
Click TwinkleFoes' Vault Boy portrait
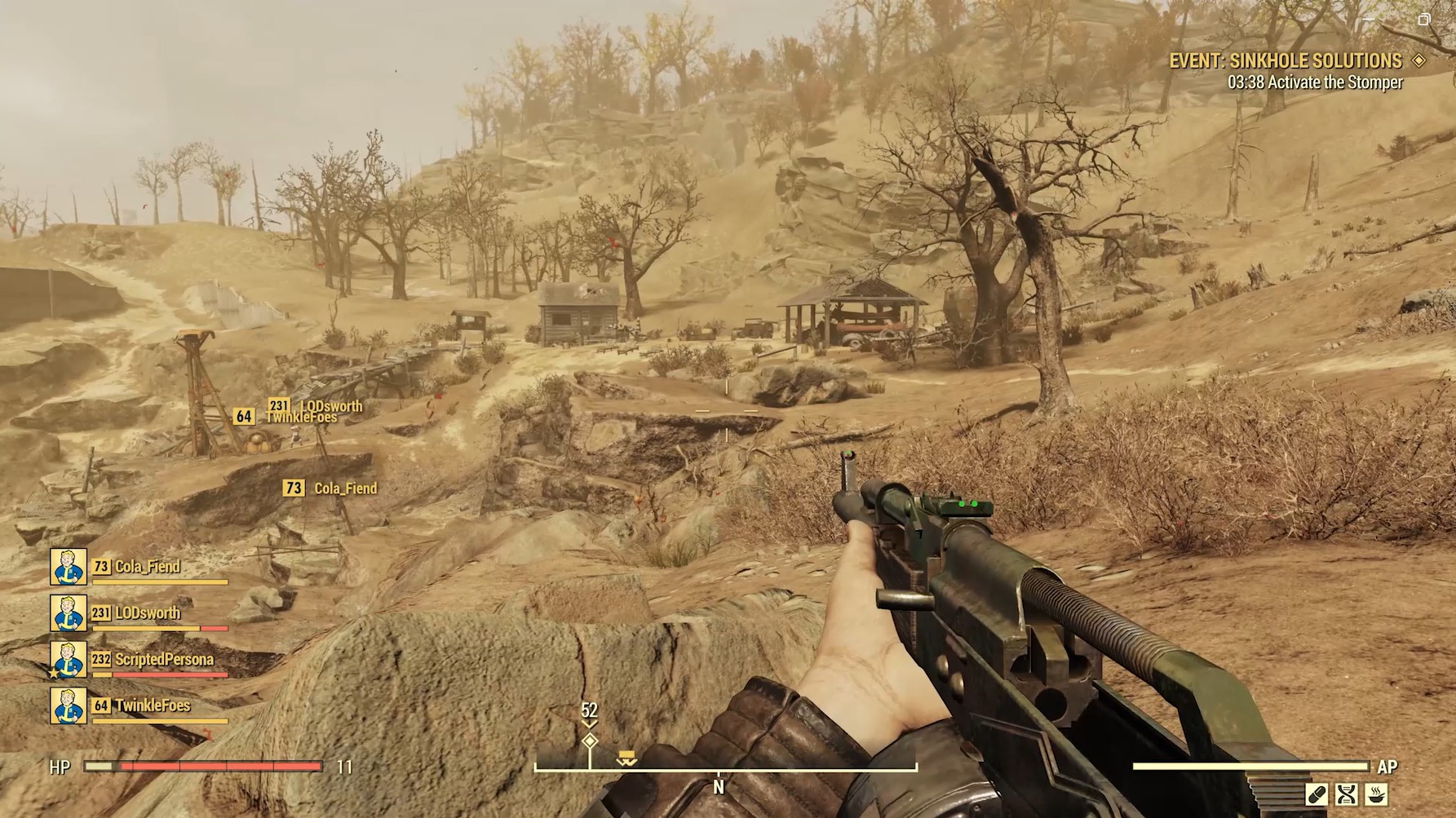[69, 706]
